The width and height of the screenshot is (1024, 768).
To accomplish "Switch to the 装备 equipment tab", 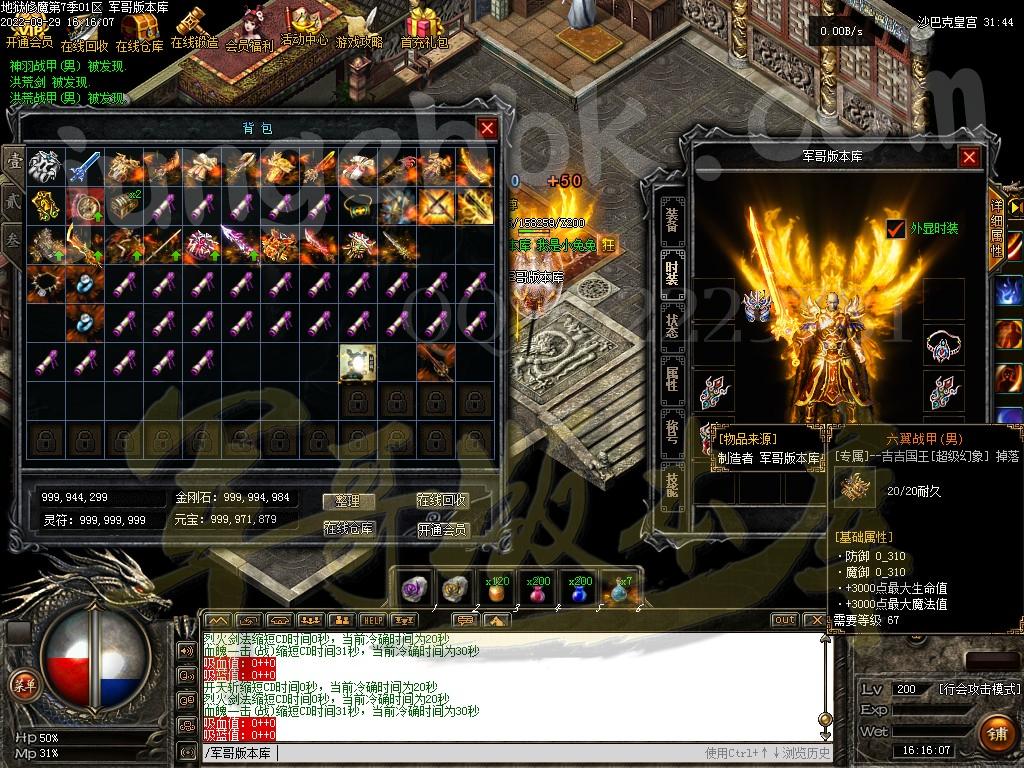I will (672, 214).
